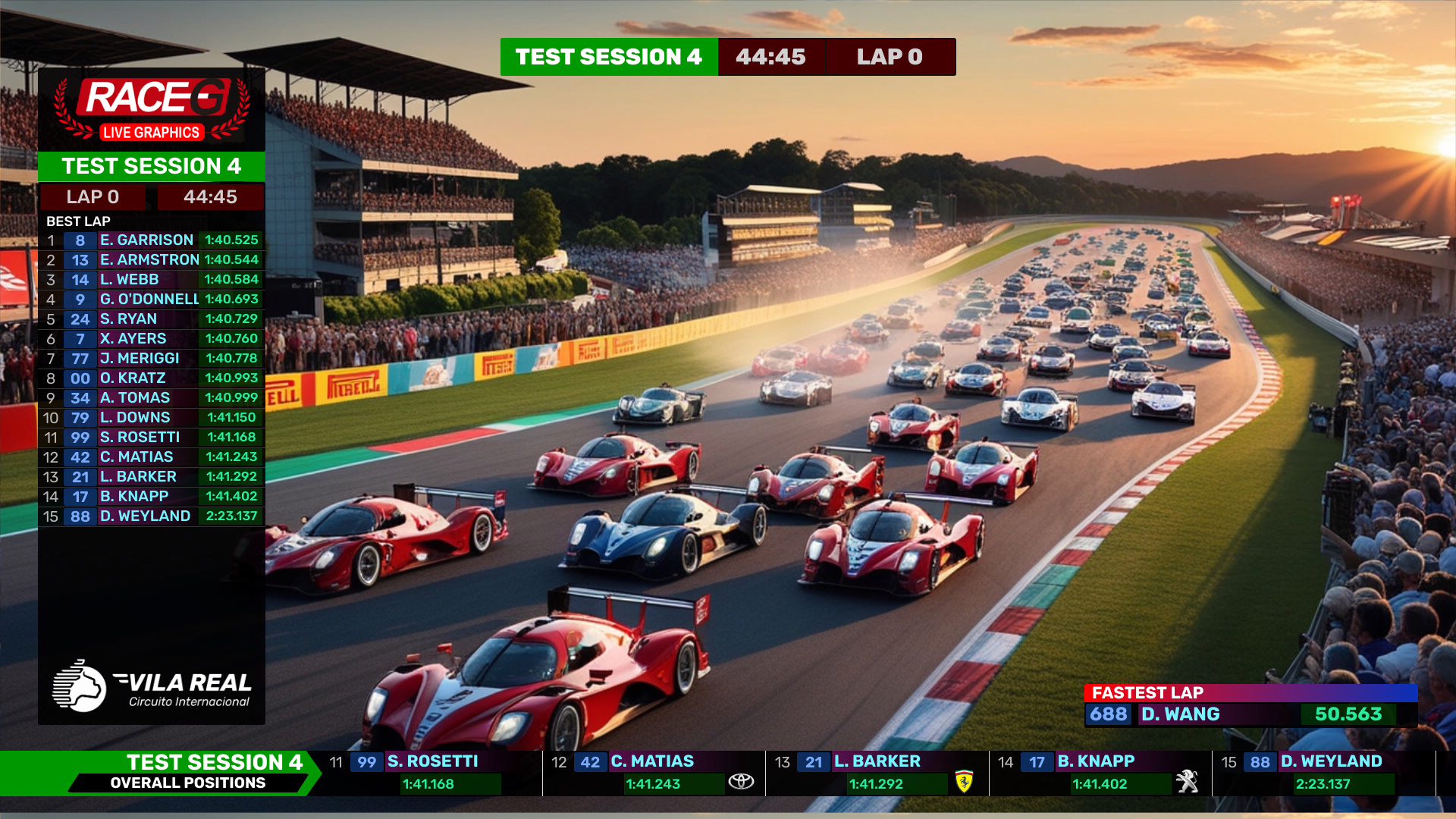Screen dimensions: 1456x819
Task: Select L. Downs' leaderboard row
Action: [152, 418]
